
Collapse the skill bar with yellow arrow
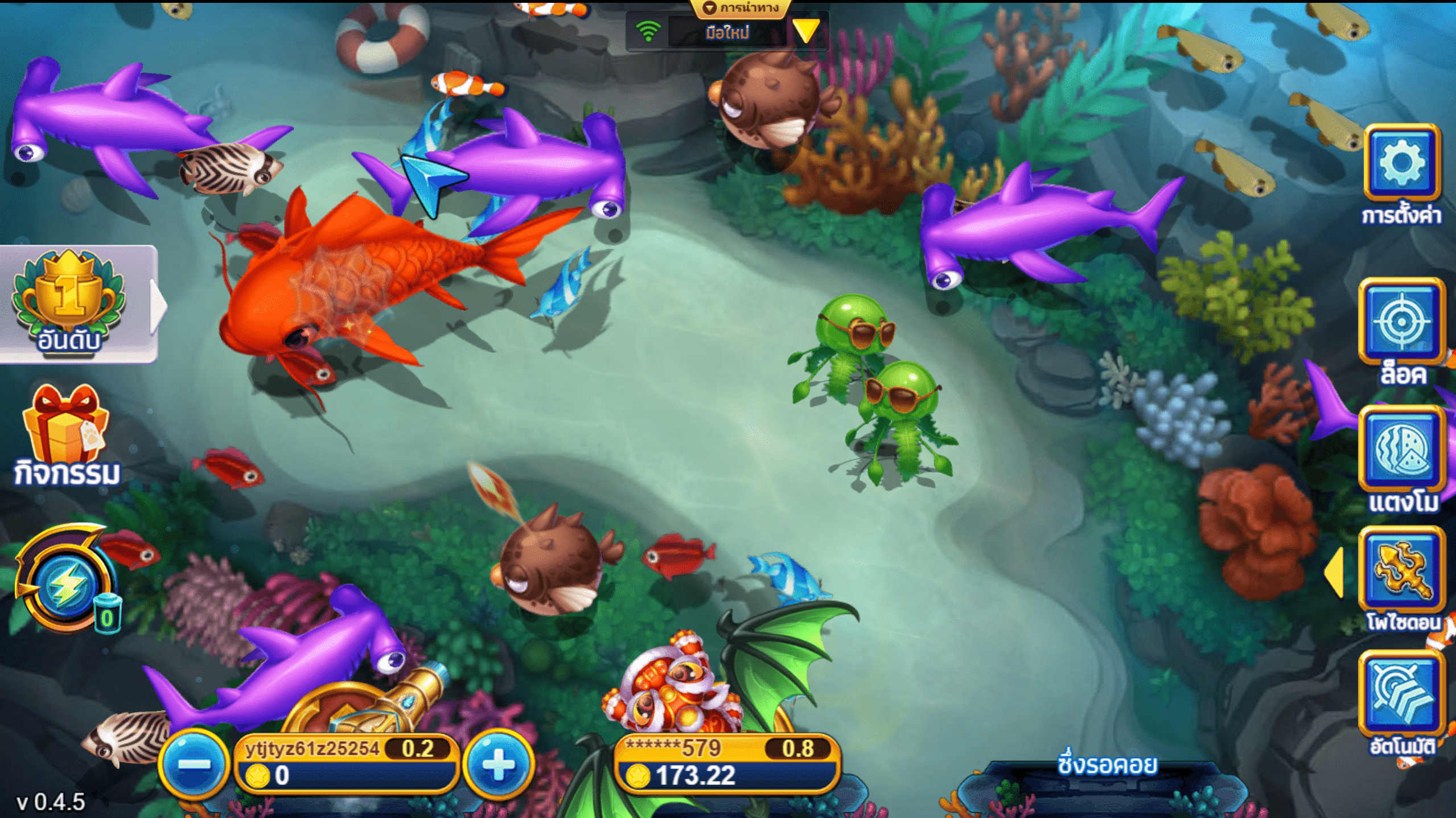click(1335, 572)
